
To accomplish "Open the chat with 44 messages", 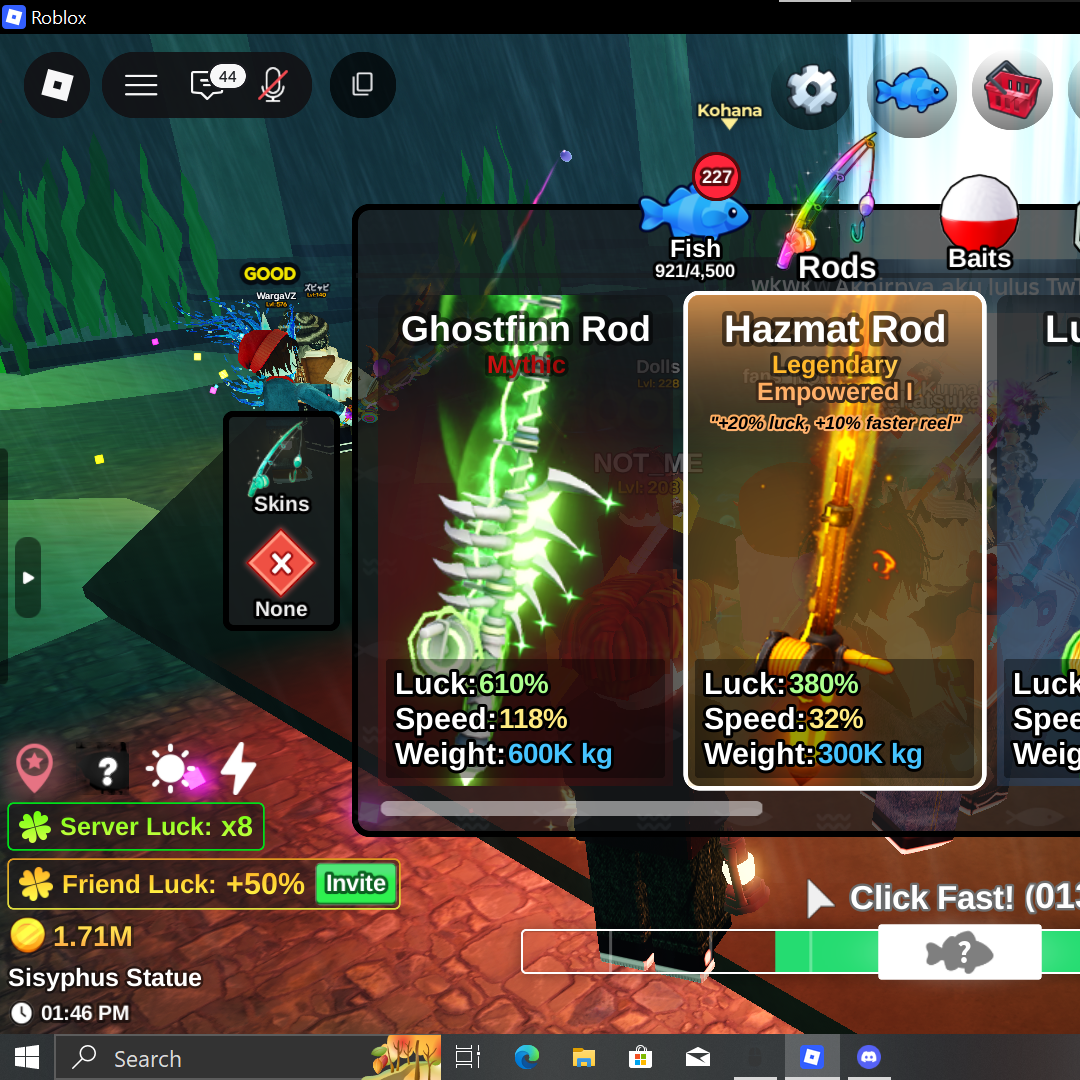I will coord(208,85).
